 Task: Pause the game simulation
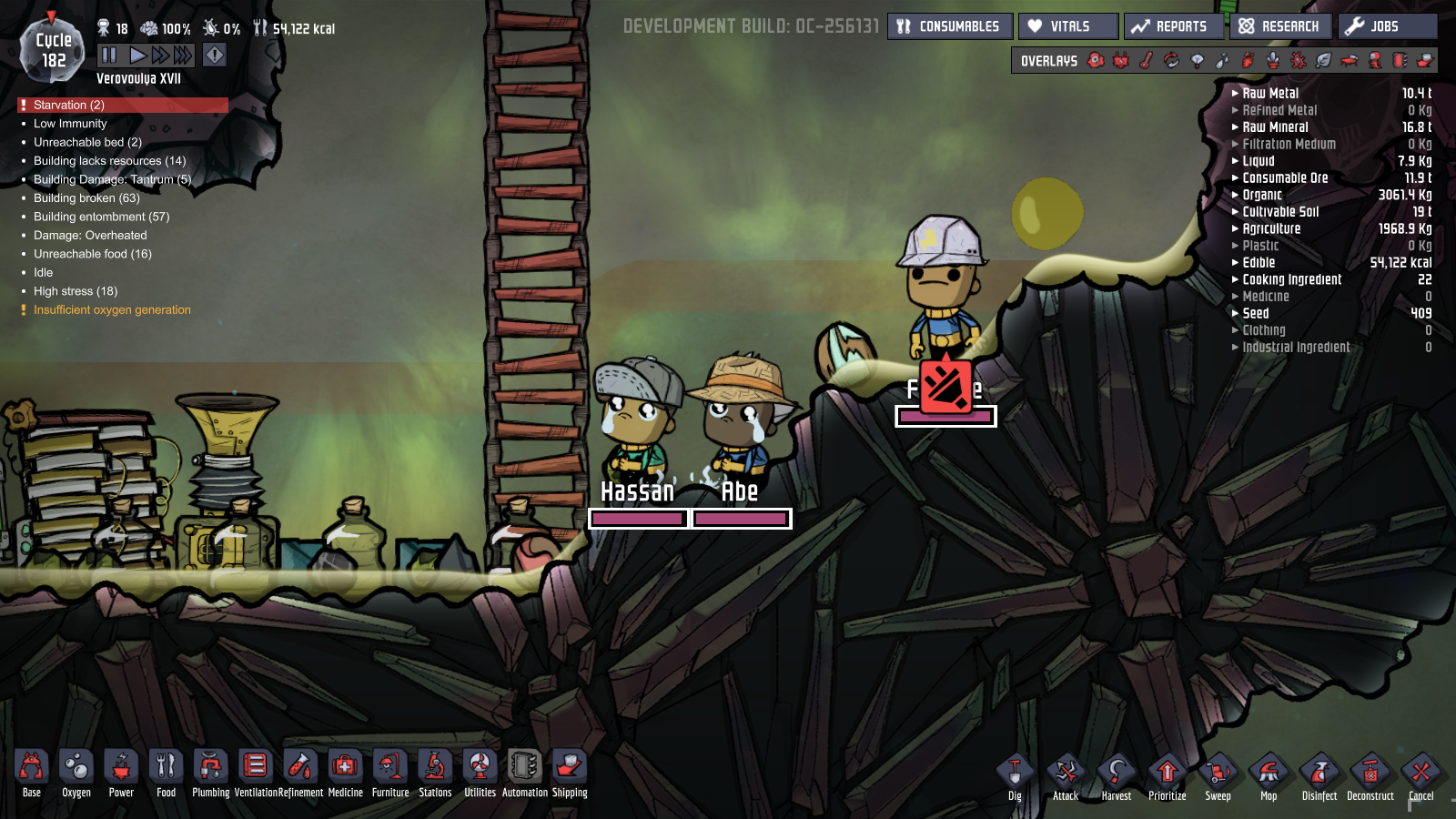[109, 56]
